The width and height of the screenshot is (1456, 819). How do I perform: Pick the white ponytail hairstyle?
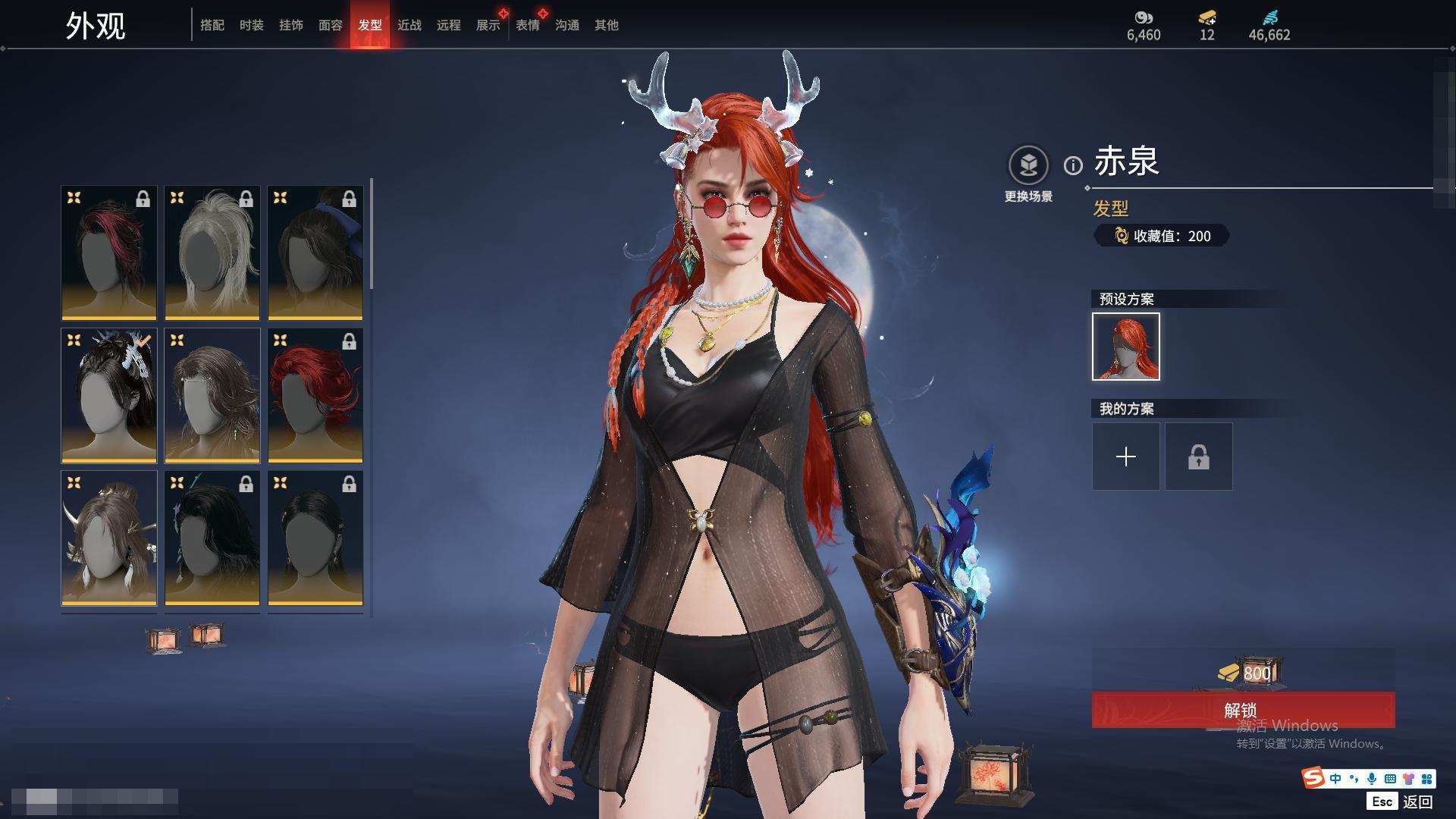coord(212,253)
